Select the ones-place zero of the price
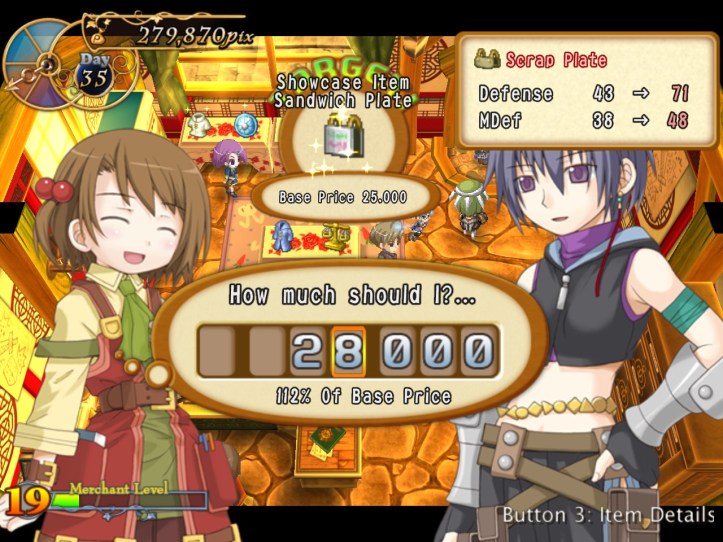The width and height of the screenshot is (723, 542). (x=477, y=352)
